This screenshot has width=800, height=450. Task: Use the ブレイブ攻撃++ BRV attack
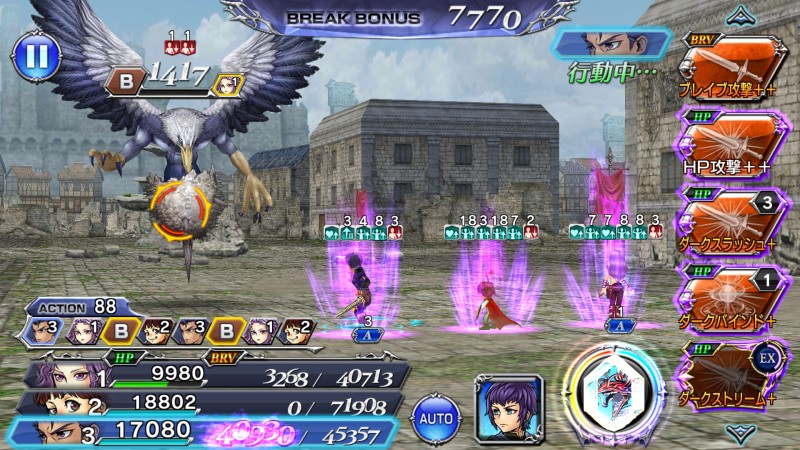point(729,67)
